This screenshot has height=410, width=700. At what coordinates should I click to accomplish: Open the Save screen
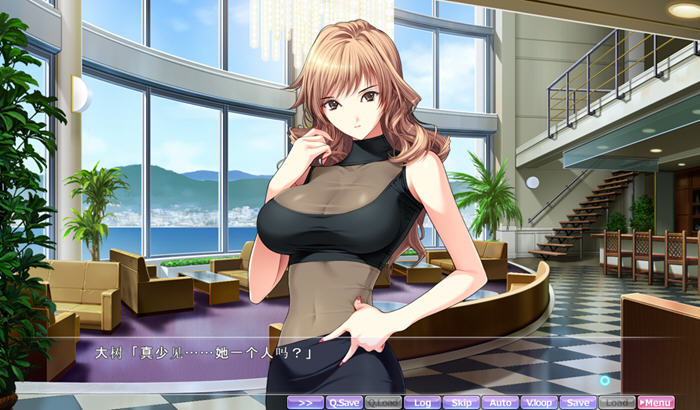point(577,402)
